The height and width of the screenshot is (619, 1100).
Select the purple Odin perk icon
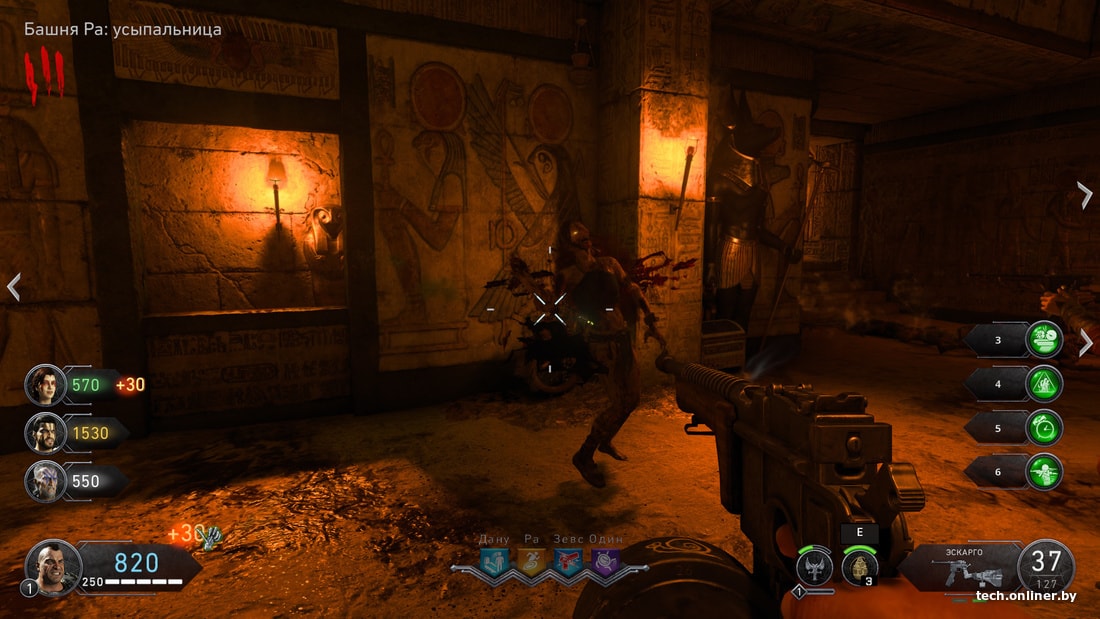[x=604, y=563]
